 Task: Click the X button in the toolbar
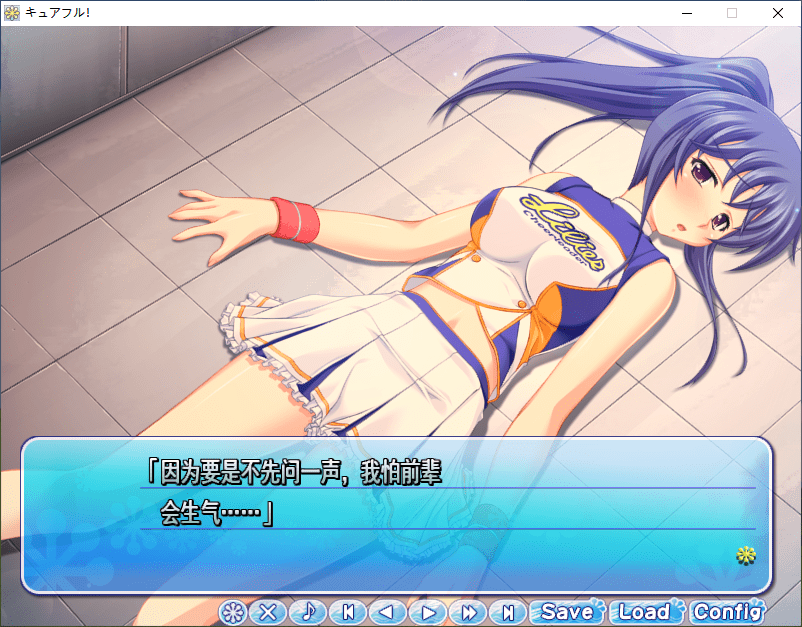point(267,612)
